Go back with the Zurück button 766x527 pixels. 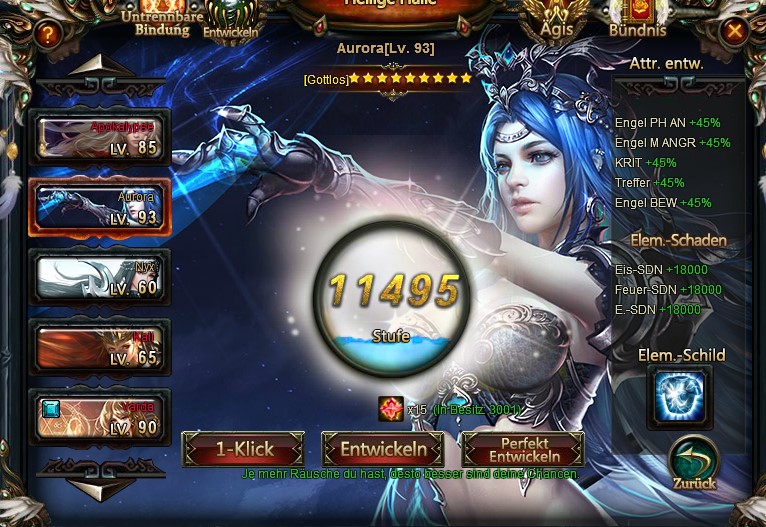click(x=693, y=465)
